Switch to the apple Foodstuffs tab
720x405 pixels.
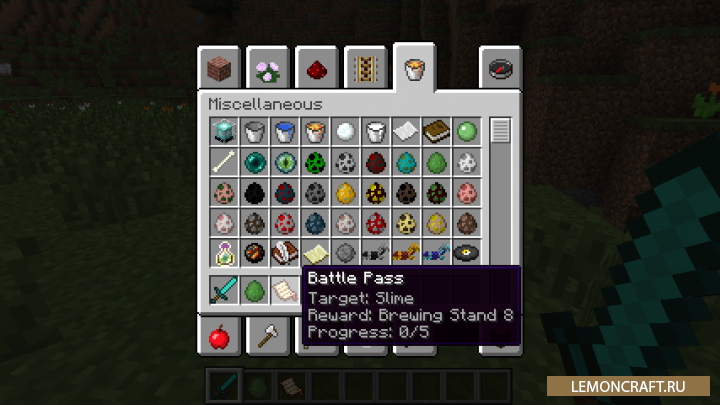point(219,337)
